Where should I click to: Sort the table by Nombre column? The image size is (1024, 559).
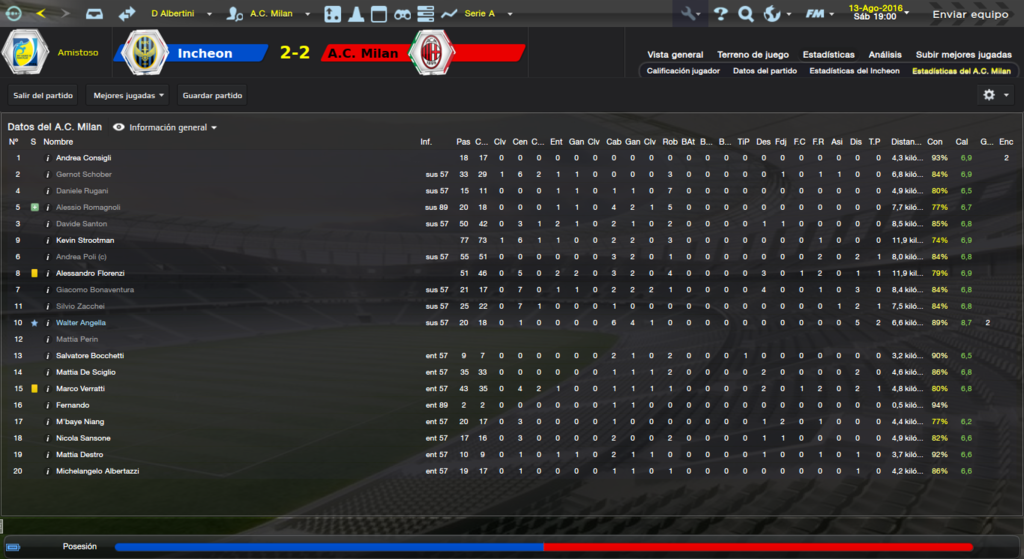(58, 142)
